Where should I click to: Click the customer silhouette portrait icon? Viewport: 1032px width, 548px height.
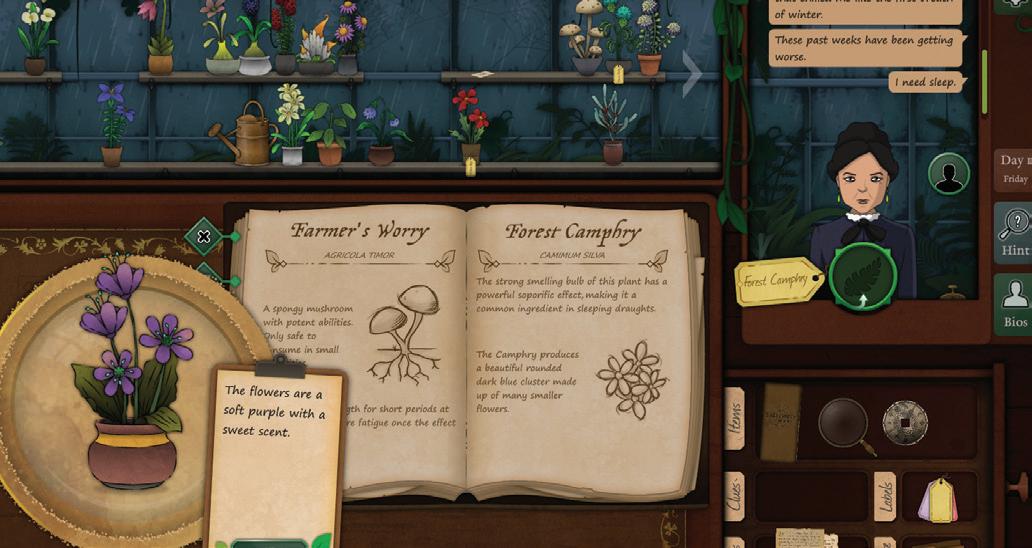pyautogui.click(x=948, y=174)
